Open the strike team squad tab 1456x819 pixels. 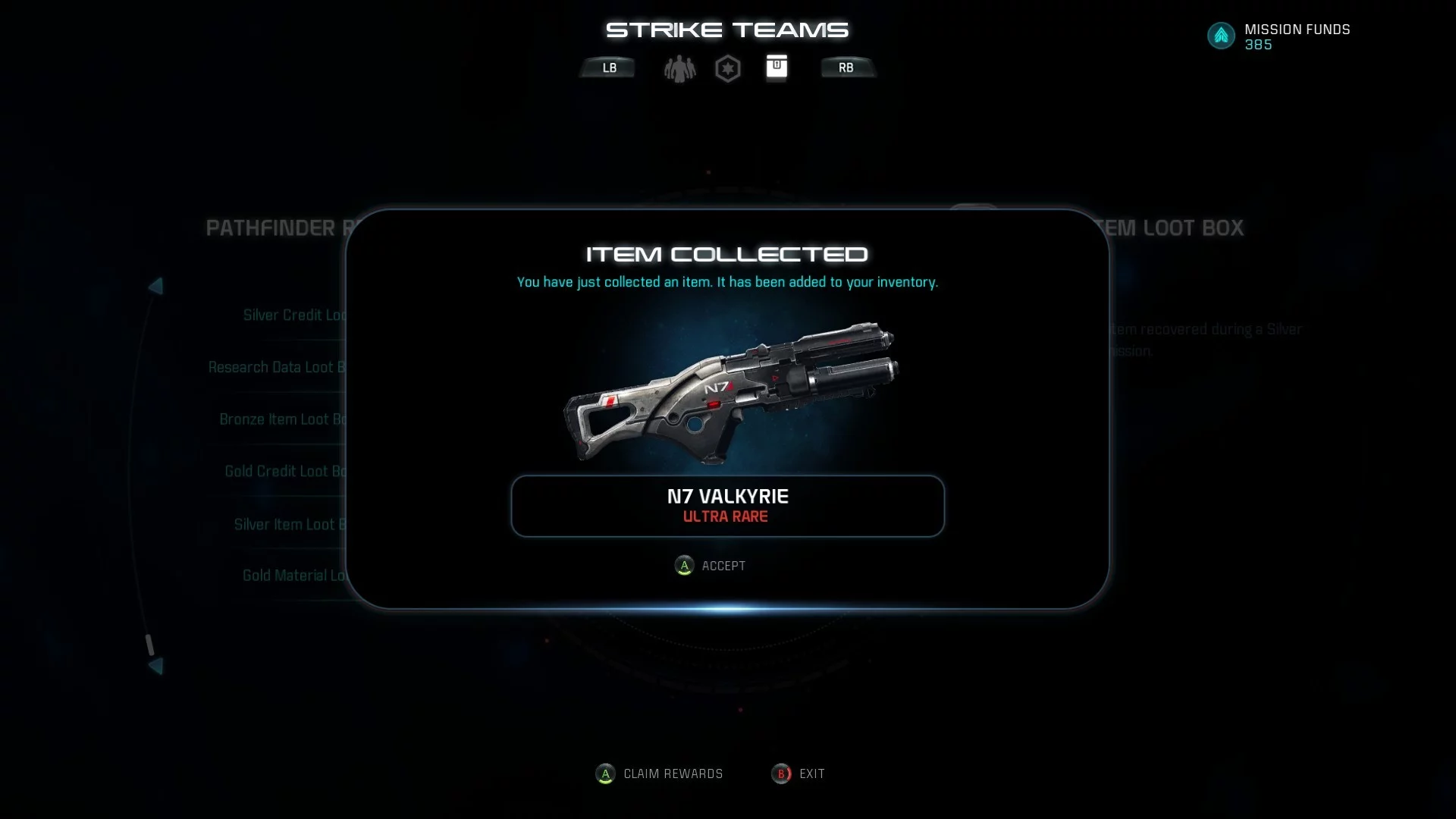click(679, 69)
